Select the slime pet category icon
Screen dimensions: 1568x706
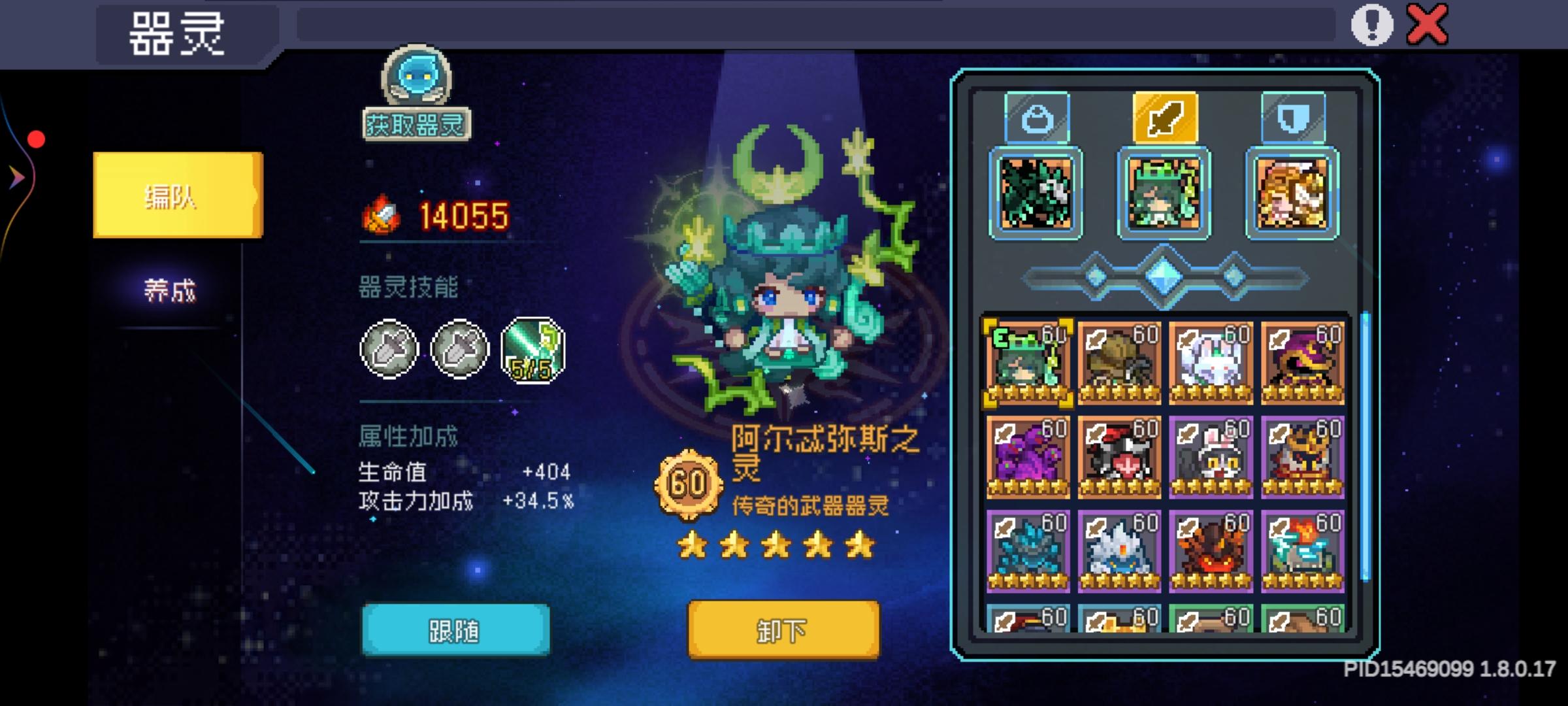[x=1037, y=119]
